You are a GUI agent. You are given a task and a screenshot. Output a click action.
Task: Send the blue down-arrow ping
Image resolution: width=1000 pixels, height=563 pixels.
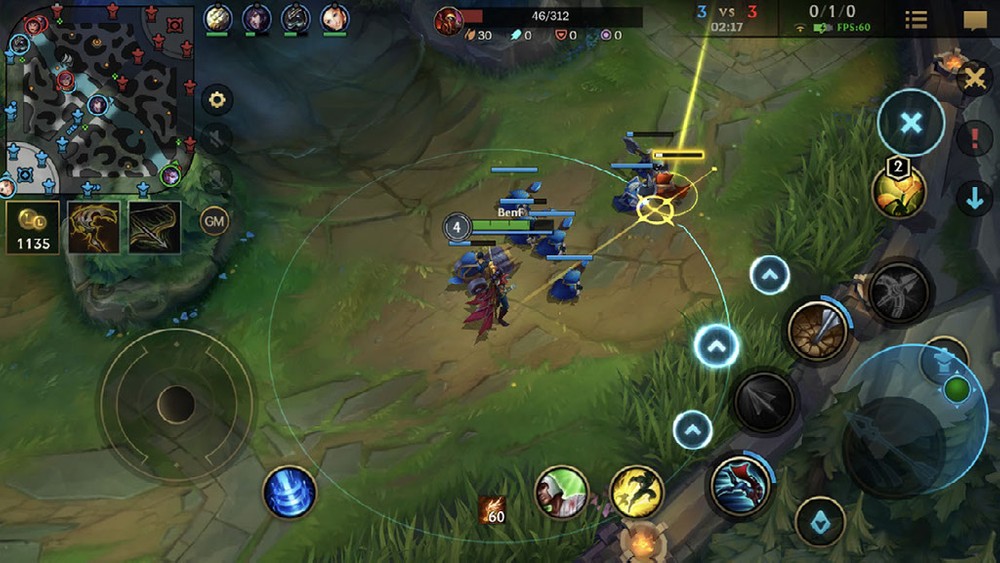click(975, 197)
